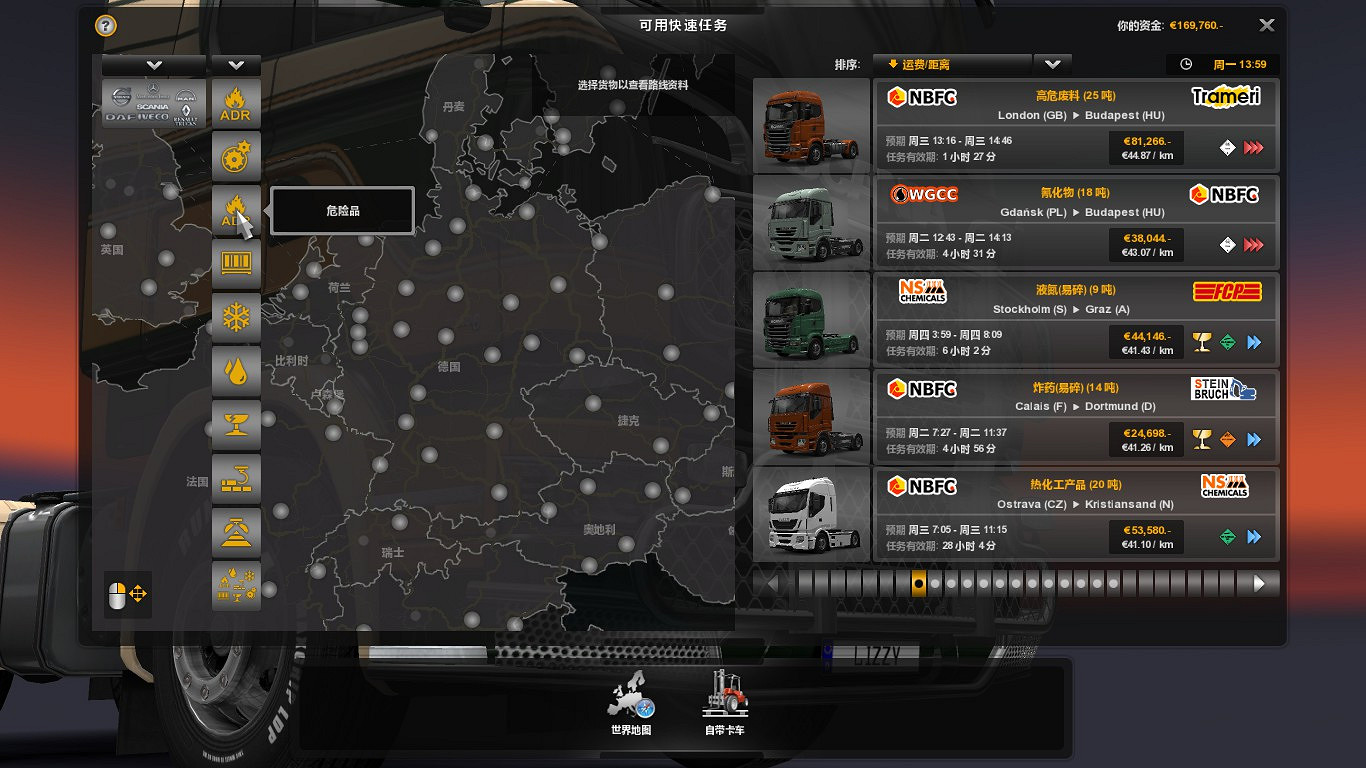The width and height of the screenshot is (1366, 768).
Task: Select the bulk construction cargo filter
Action: (236, 478)
